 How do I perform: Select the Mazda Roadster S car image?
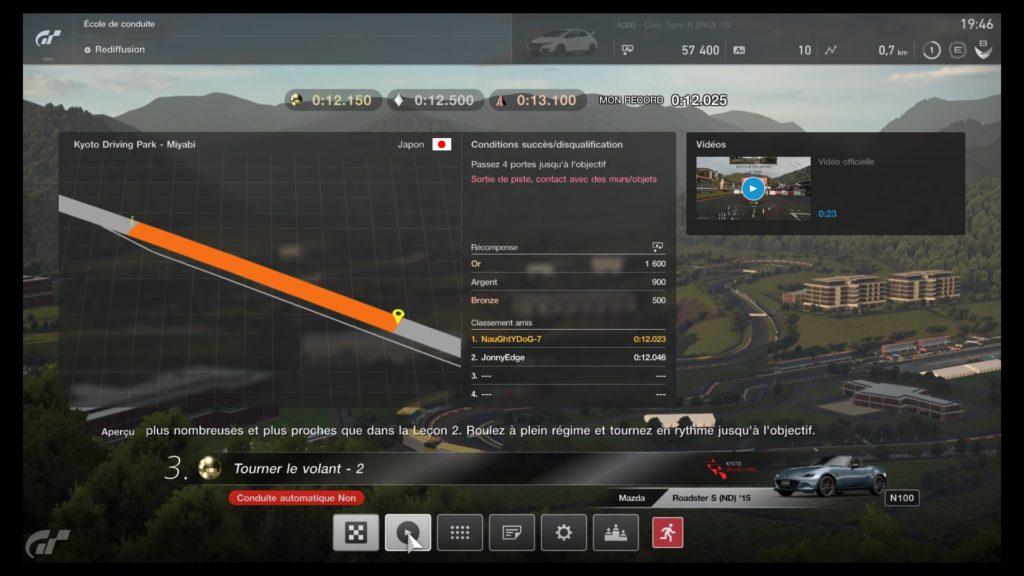[x=829, y=474]
